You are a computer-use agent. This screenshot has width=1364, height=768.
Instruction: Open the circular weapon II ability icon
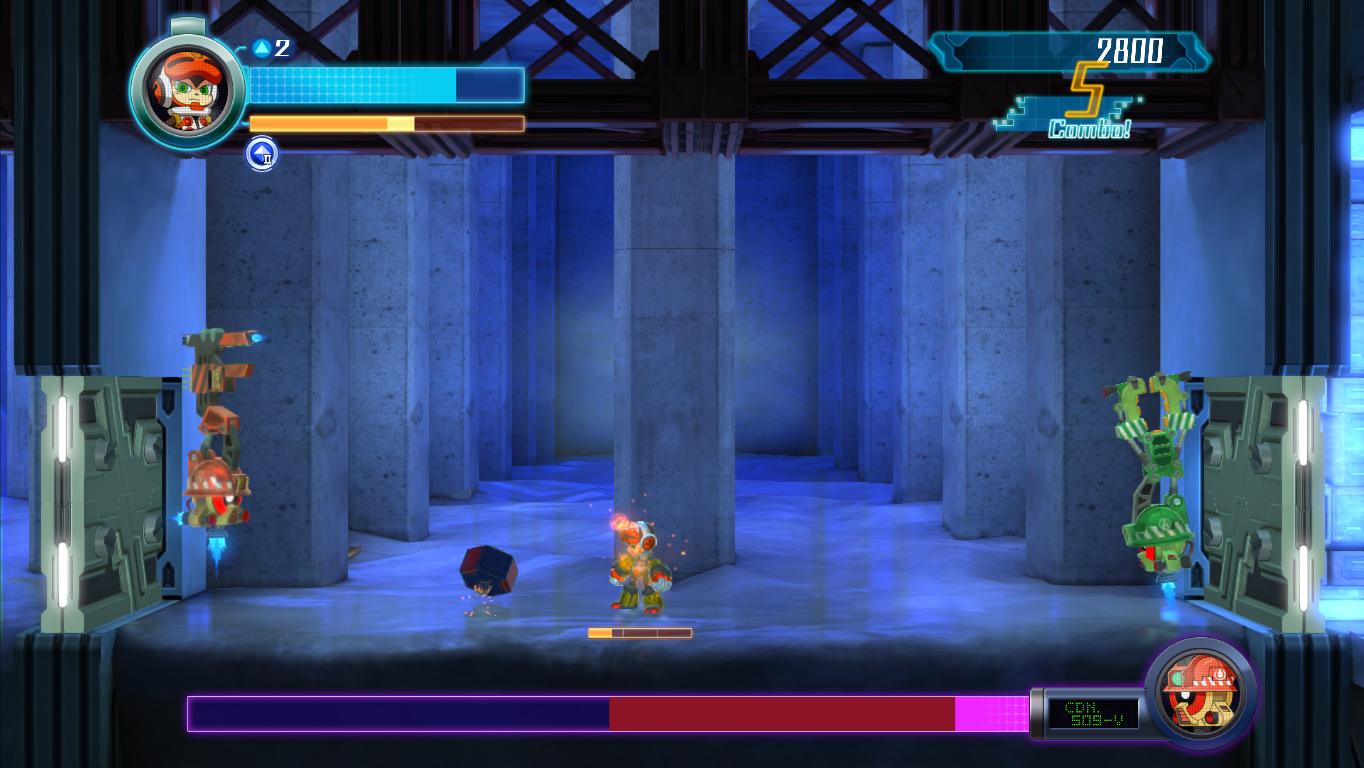(261, 155)
